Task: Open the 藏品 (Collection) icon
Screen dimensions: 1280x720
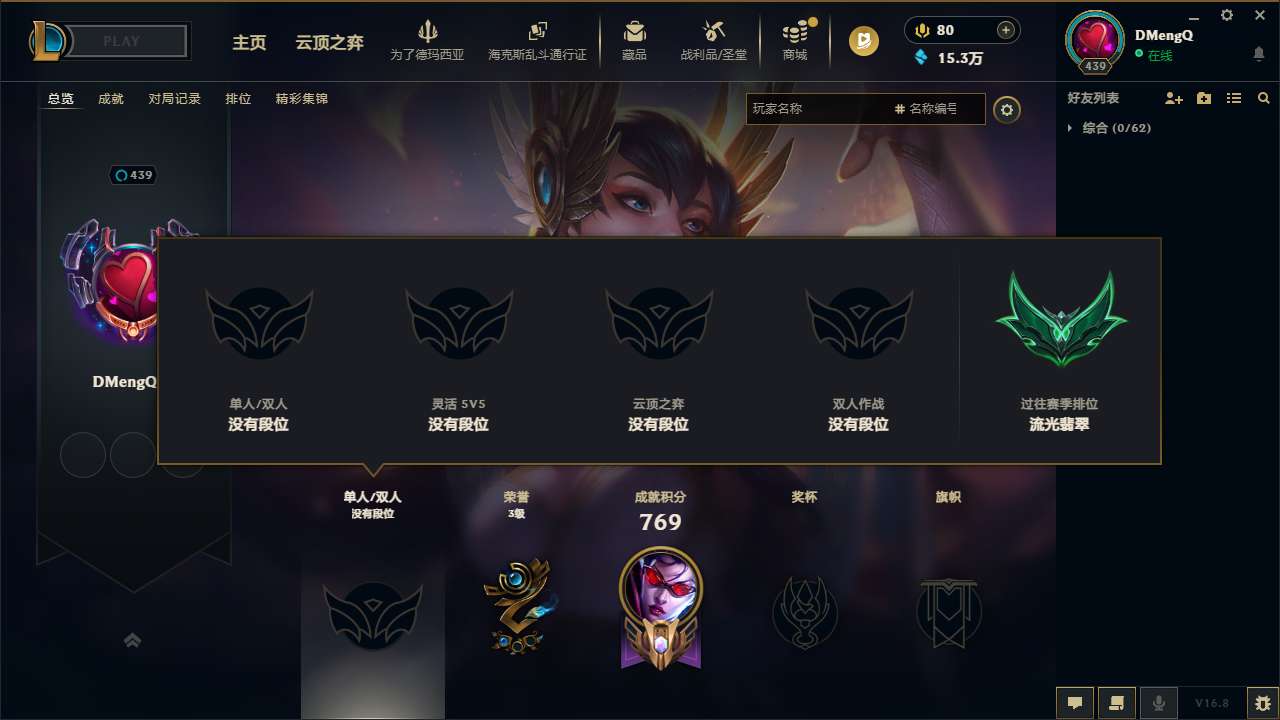Action: tap(634, 33)
